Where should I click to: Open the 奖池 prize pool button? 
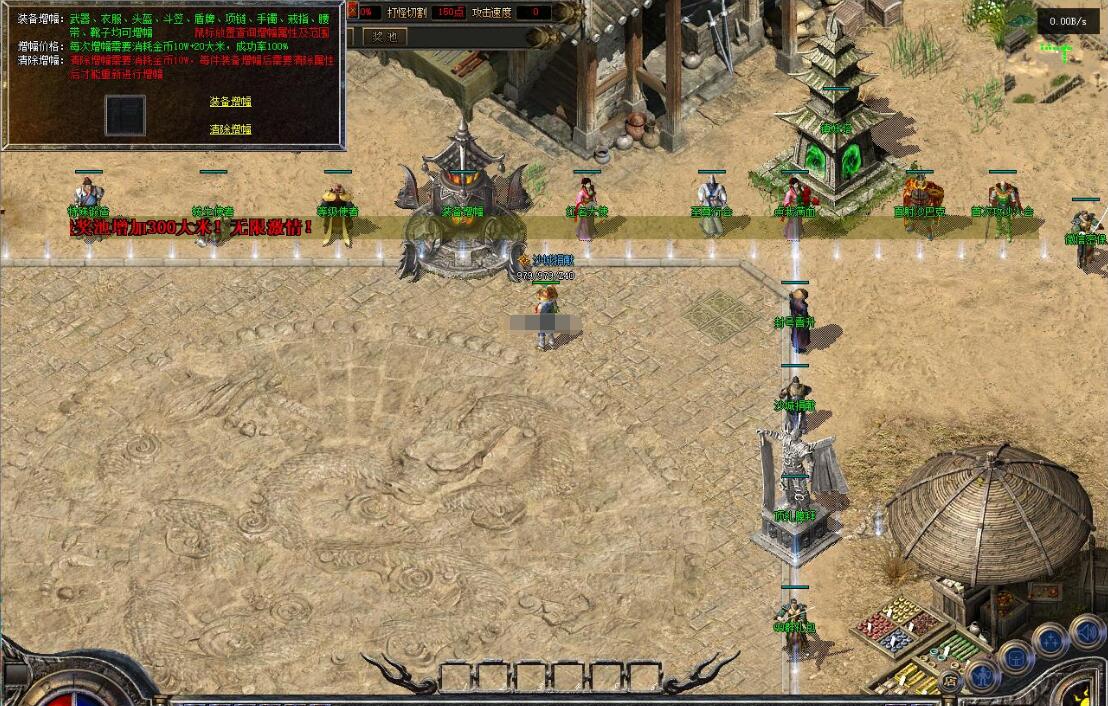[x=384, y=36]
